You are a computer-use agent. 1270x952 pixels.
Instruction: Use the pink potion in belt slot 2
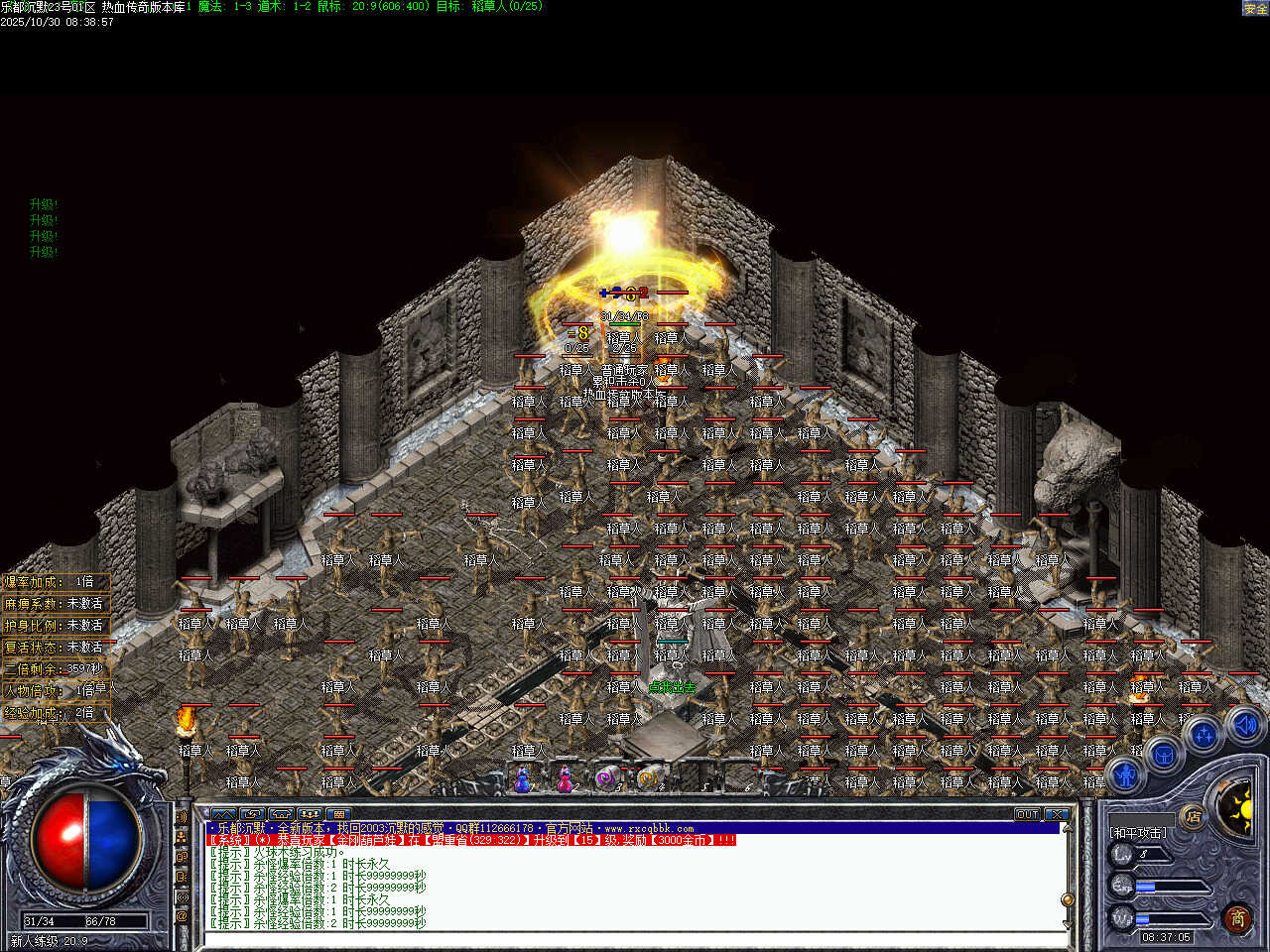click(x=565, y=780)
